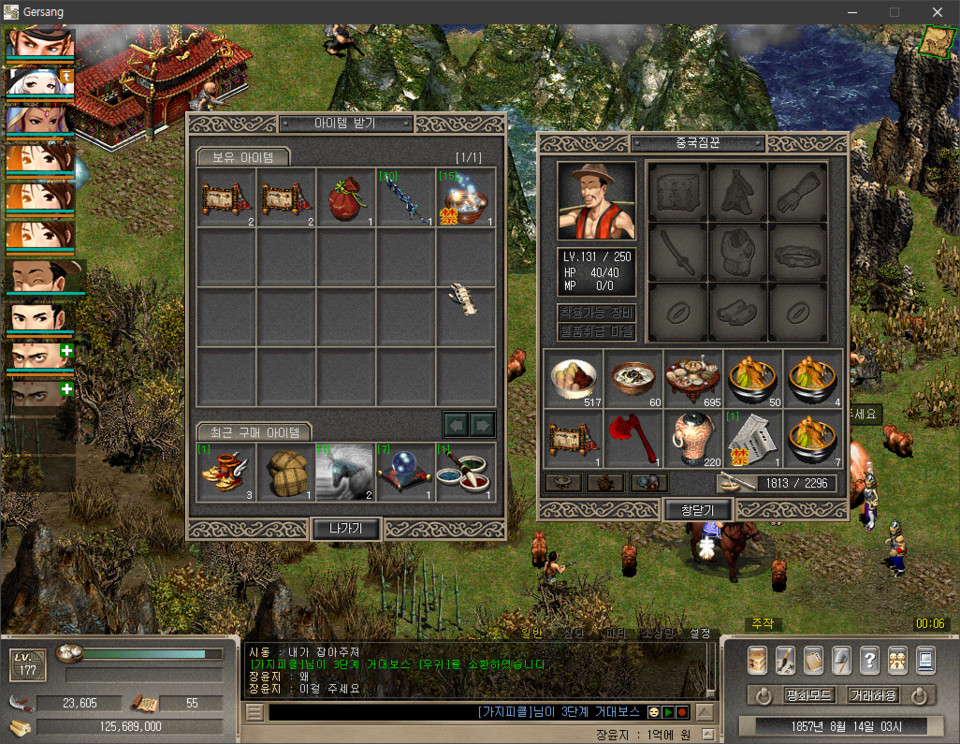Click the 나가기 exit button

(x=345, y=528)
